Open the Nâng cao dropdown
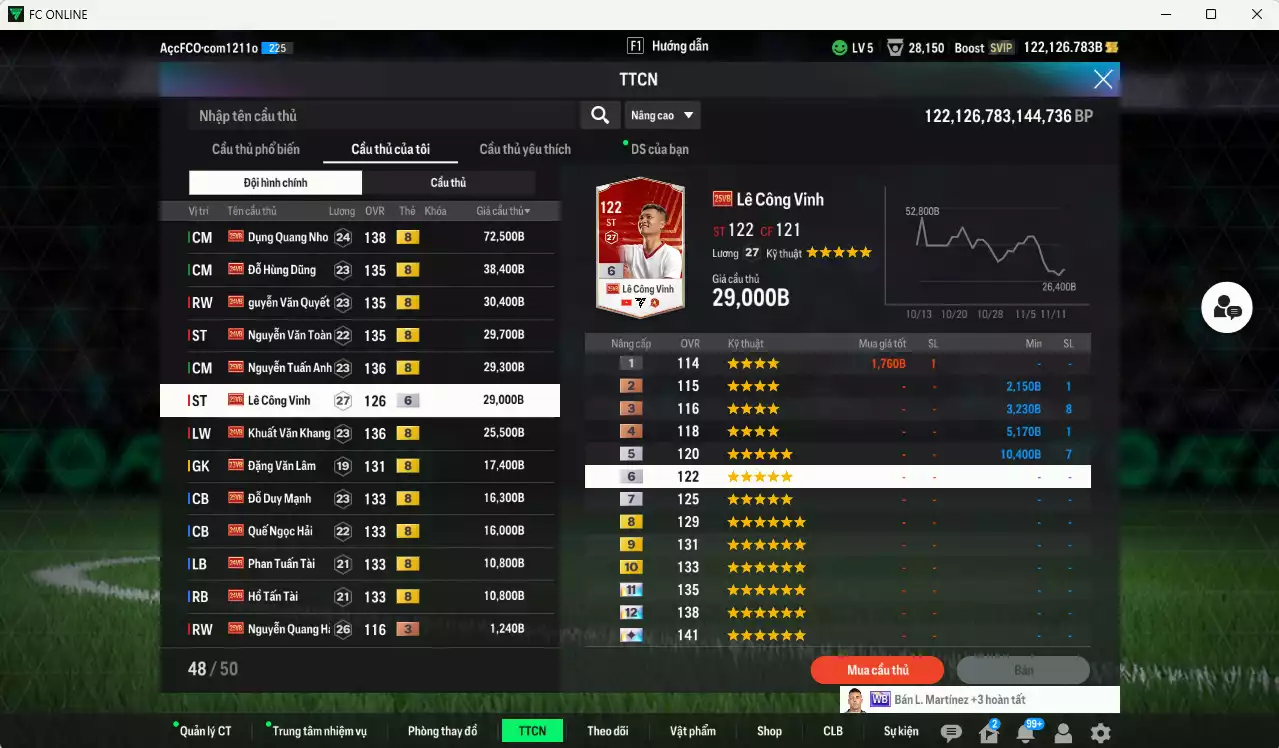 [x=662, y=116]
